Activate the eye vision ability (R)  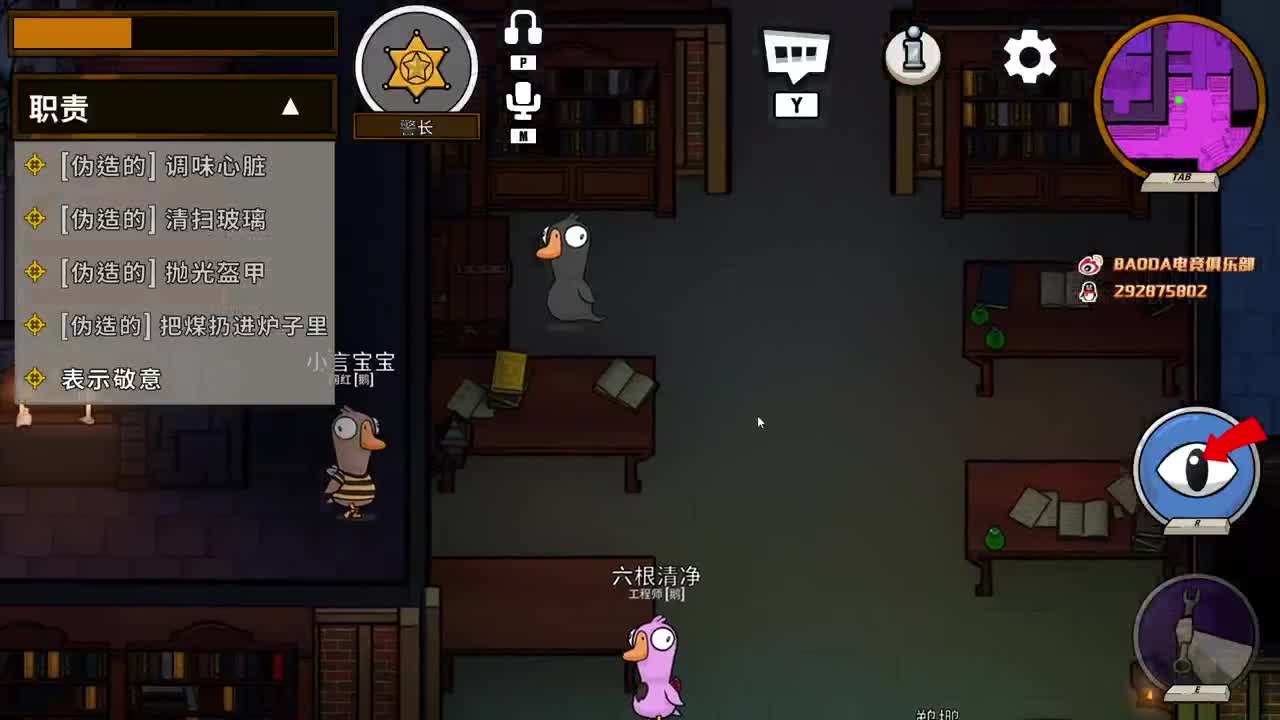1197,465
